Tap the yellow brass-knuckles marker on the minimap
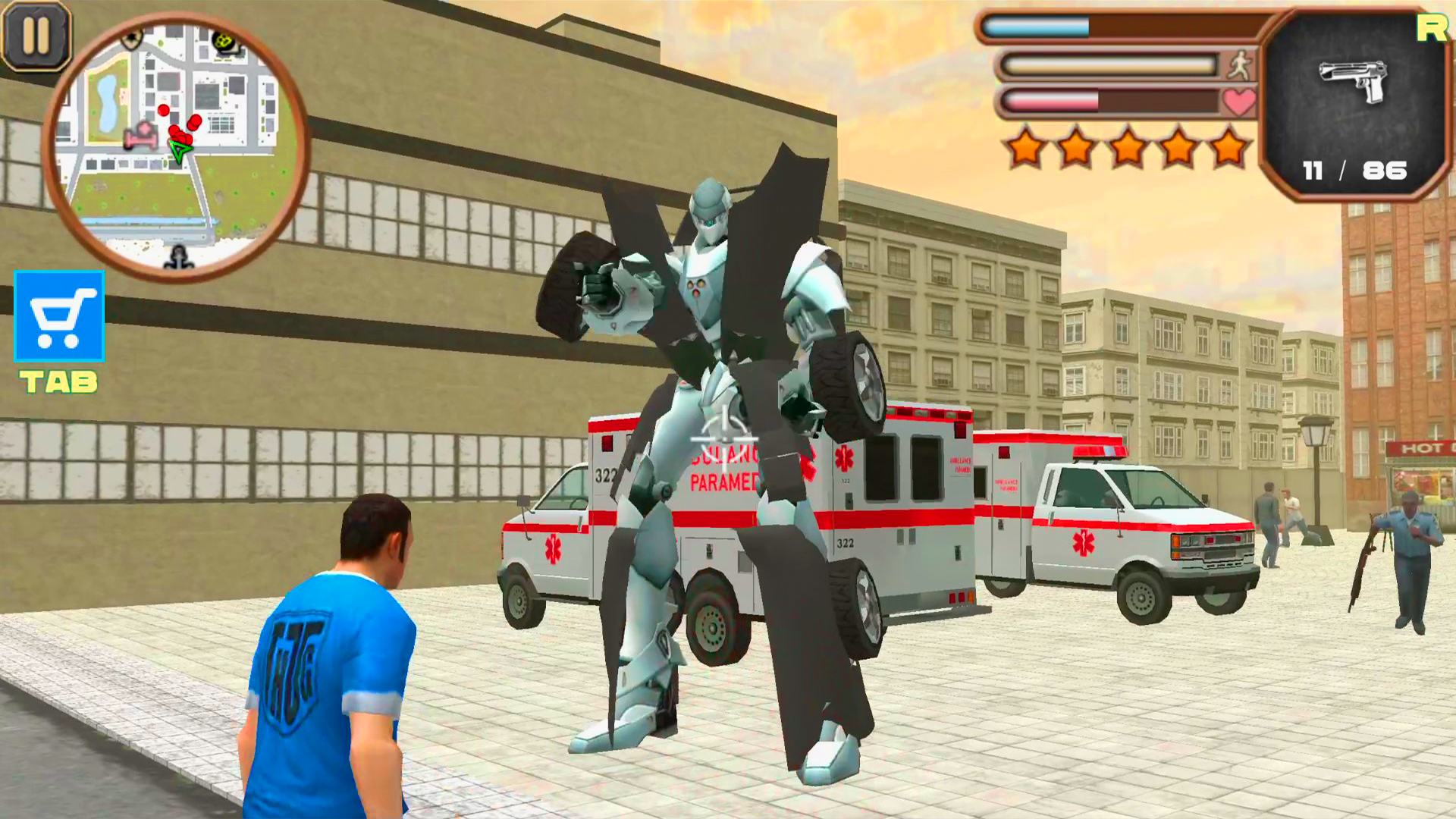Screen dimensions: 1456x819 (223, 39)
